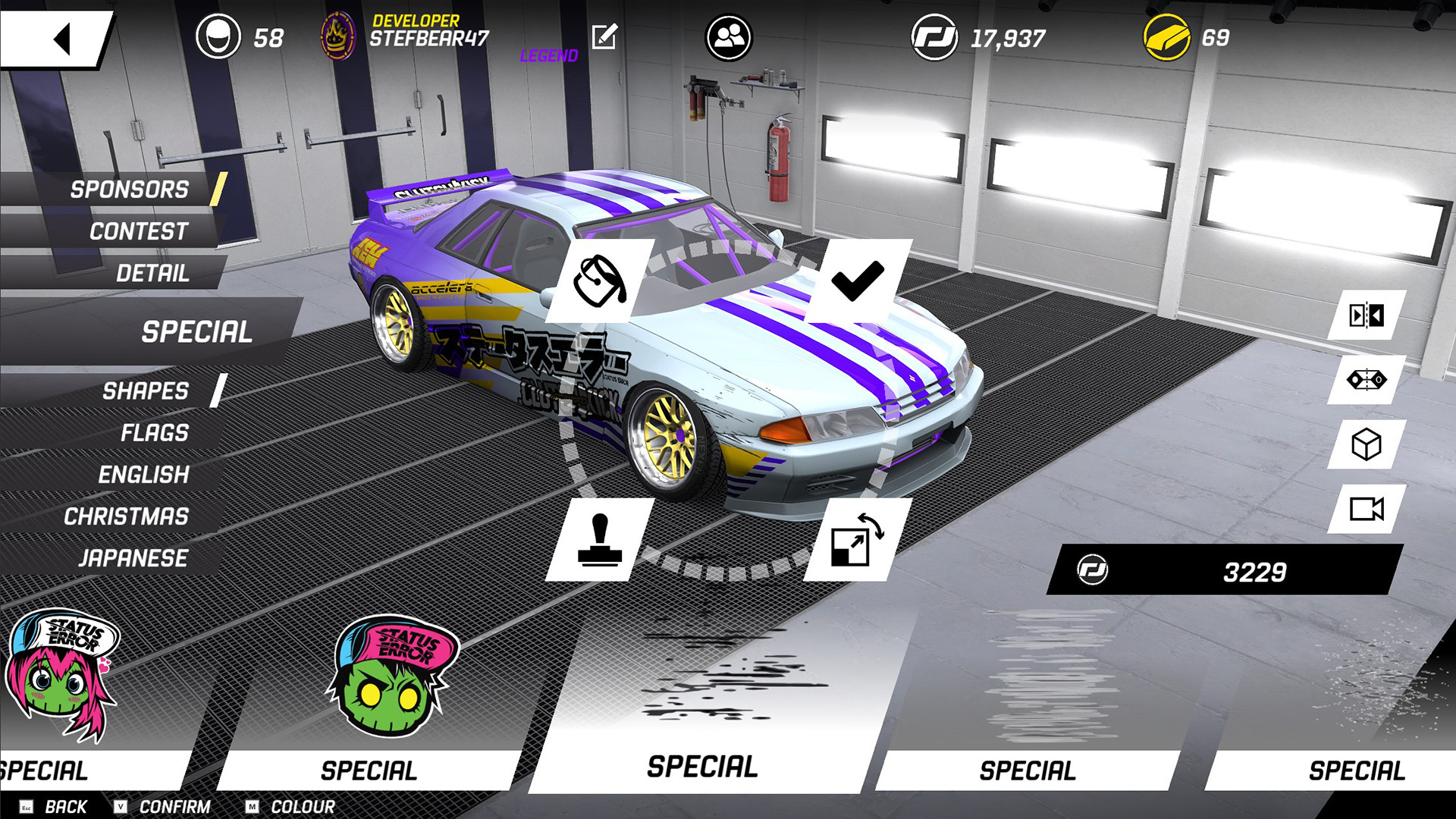The width and height of the screenshot is (1456, 819).
Task: Browse the Christmas decals
Action: pyautogui.click(x=126, y=516)
